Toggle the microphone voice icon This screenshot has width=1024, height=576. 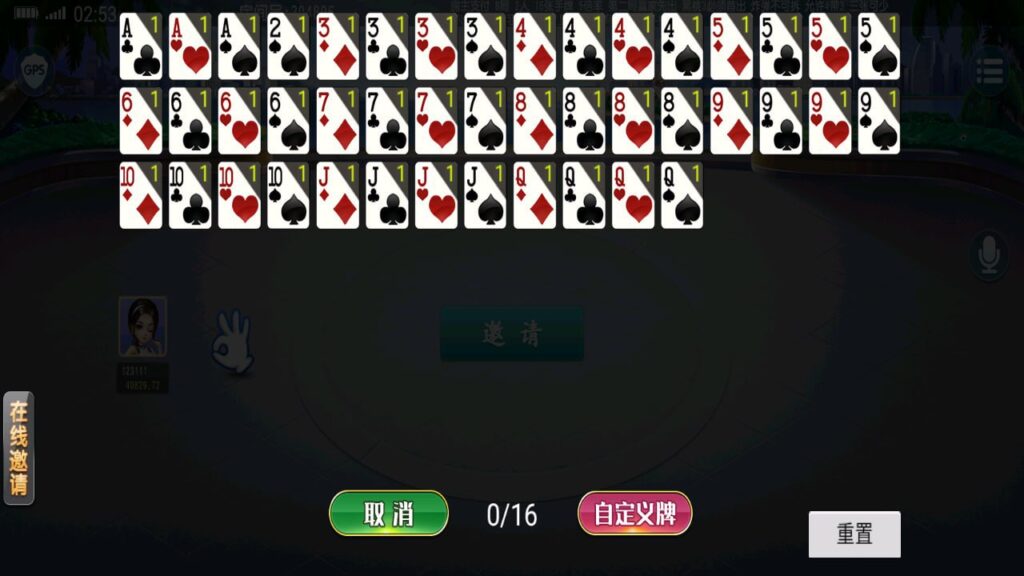[x=989, y=255]
